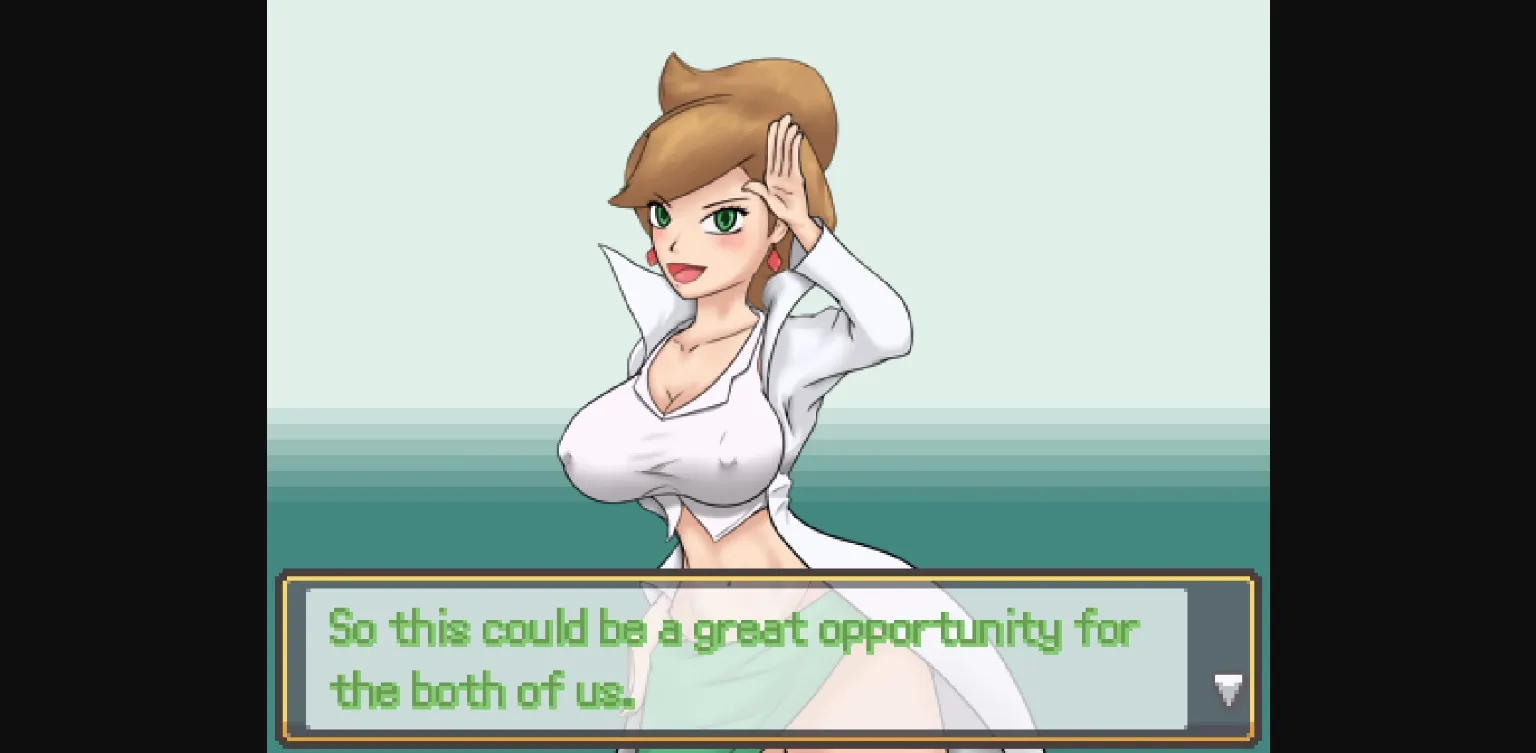
Task: Click the phrase 'the both of us.'
Action: point(483,690)
